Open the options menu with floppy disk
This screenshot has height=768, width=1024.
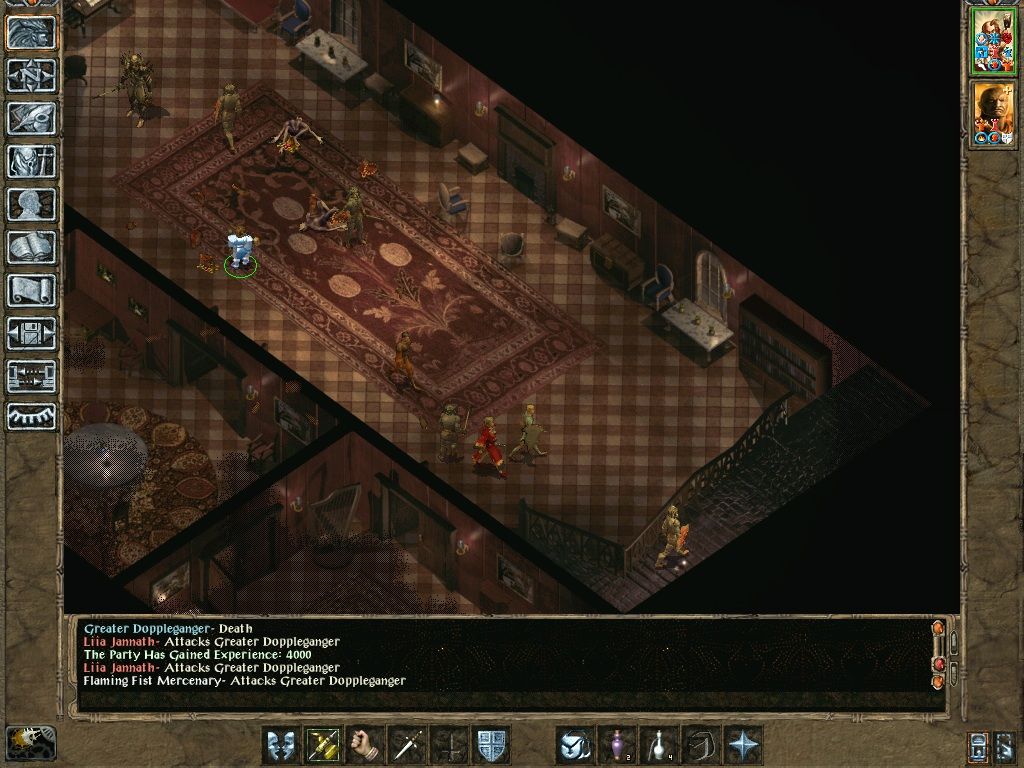[x=32, y=333]
